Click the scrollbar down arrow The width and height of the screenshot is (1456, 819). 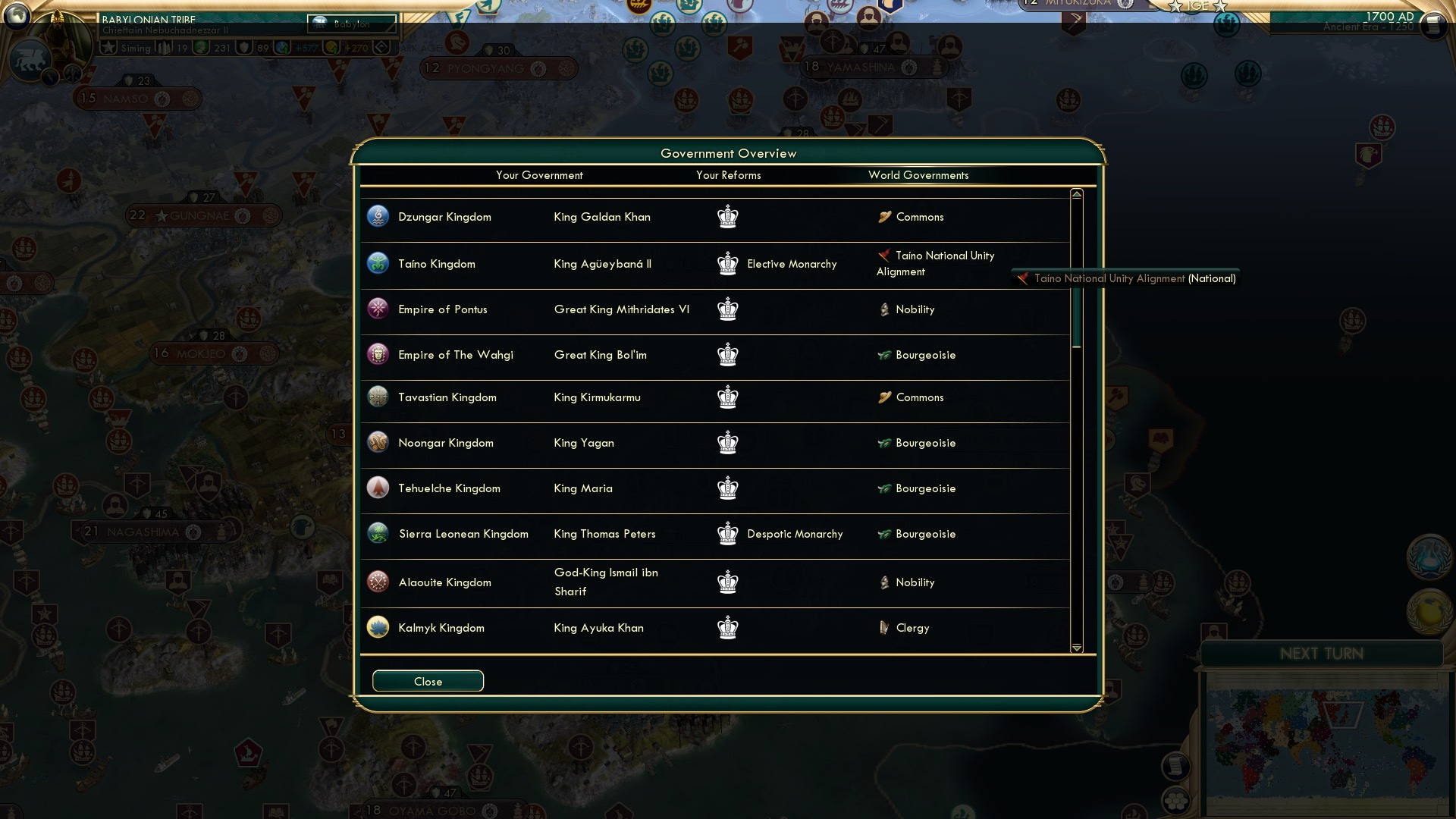[1075, 648]
